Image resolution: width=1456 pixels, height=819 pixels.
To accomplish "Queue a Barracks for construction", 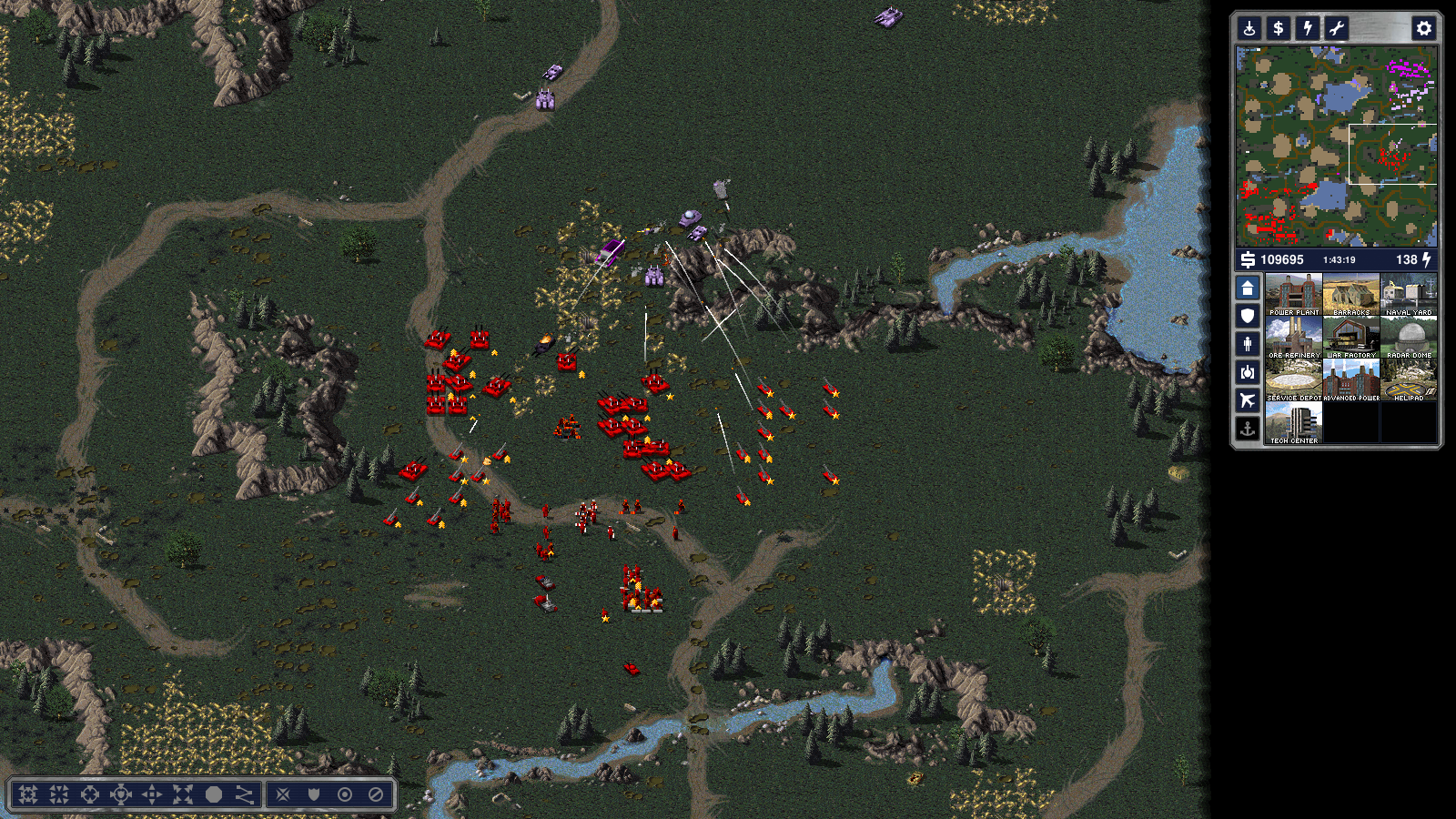I will (x=1351, y=295).
